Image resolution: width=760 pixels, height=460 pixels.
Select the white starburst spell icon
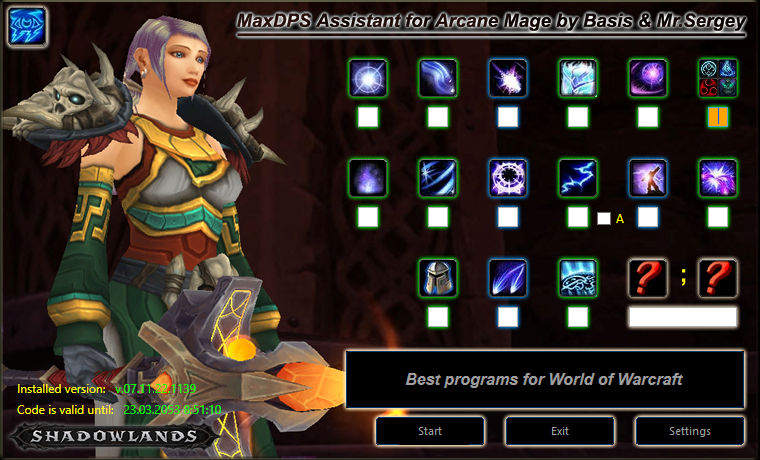click(368, 78)
